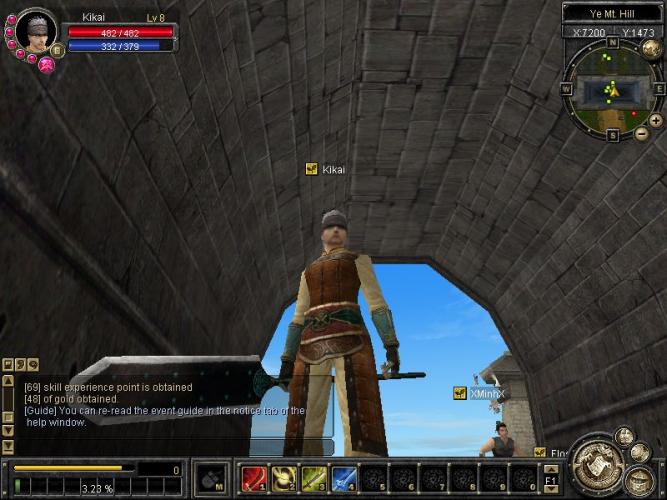Activate the green skill in hotbar slot 3
Image resolution: width=667 pixels, height=500 pixels.
314,478
